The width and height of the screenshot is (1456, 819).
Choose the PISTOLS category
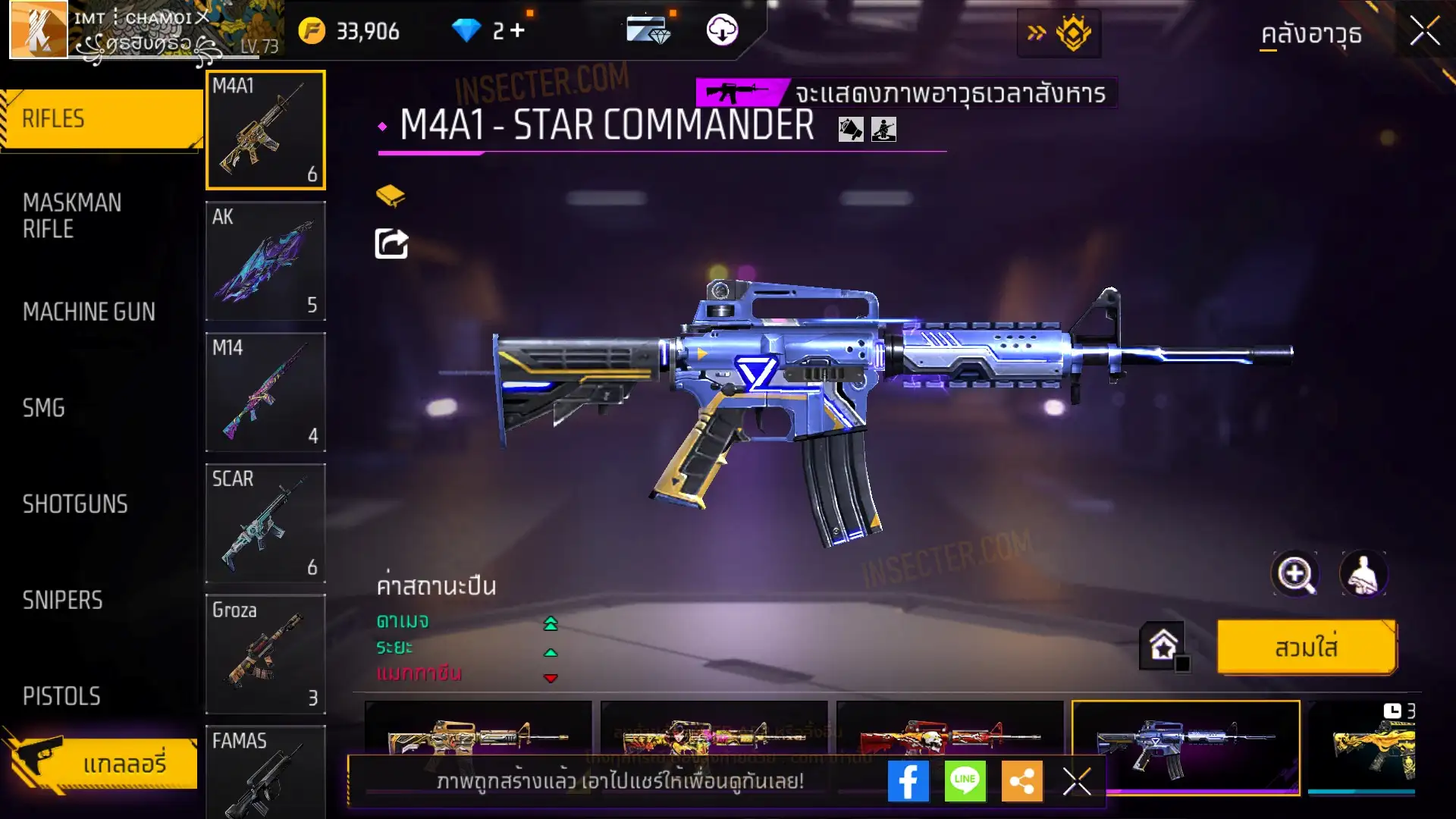pyautogui.click(x=61, y=696)
